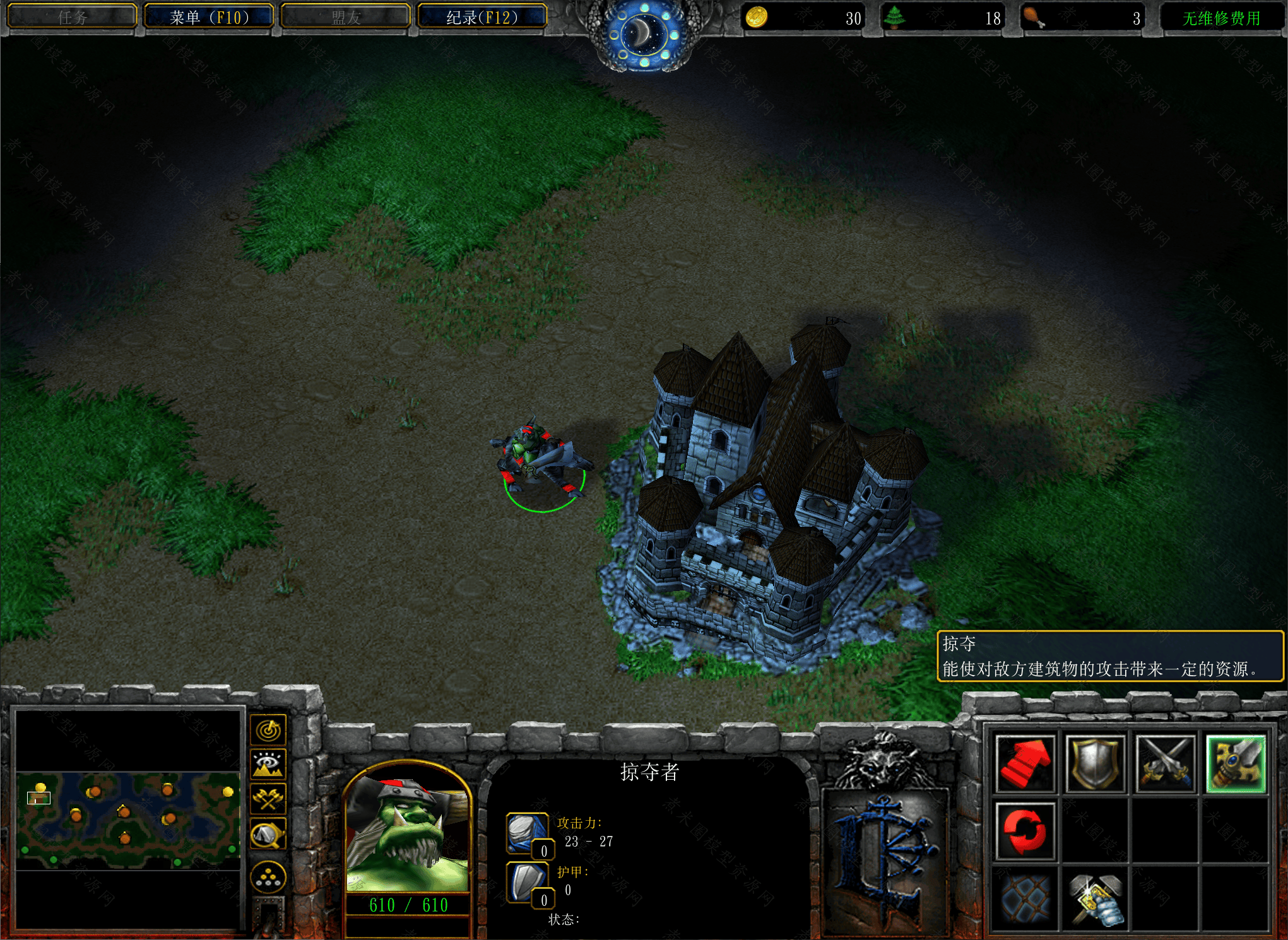The image size is (1288, 940).
Task: Open the 盟友 allies button
Action: click(346, 17)
